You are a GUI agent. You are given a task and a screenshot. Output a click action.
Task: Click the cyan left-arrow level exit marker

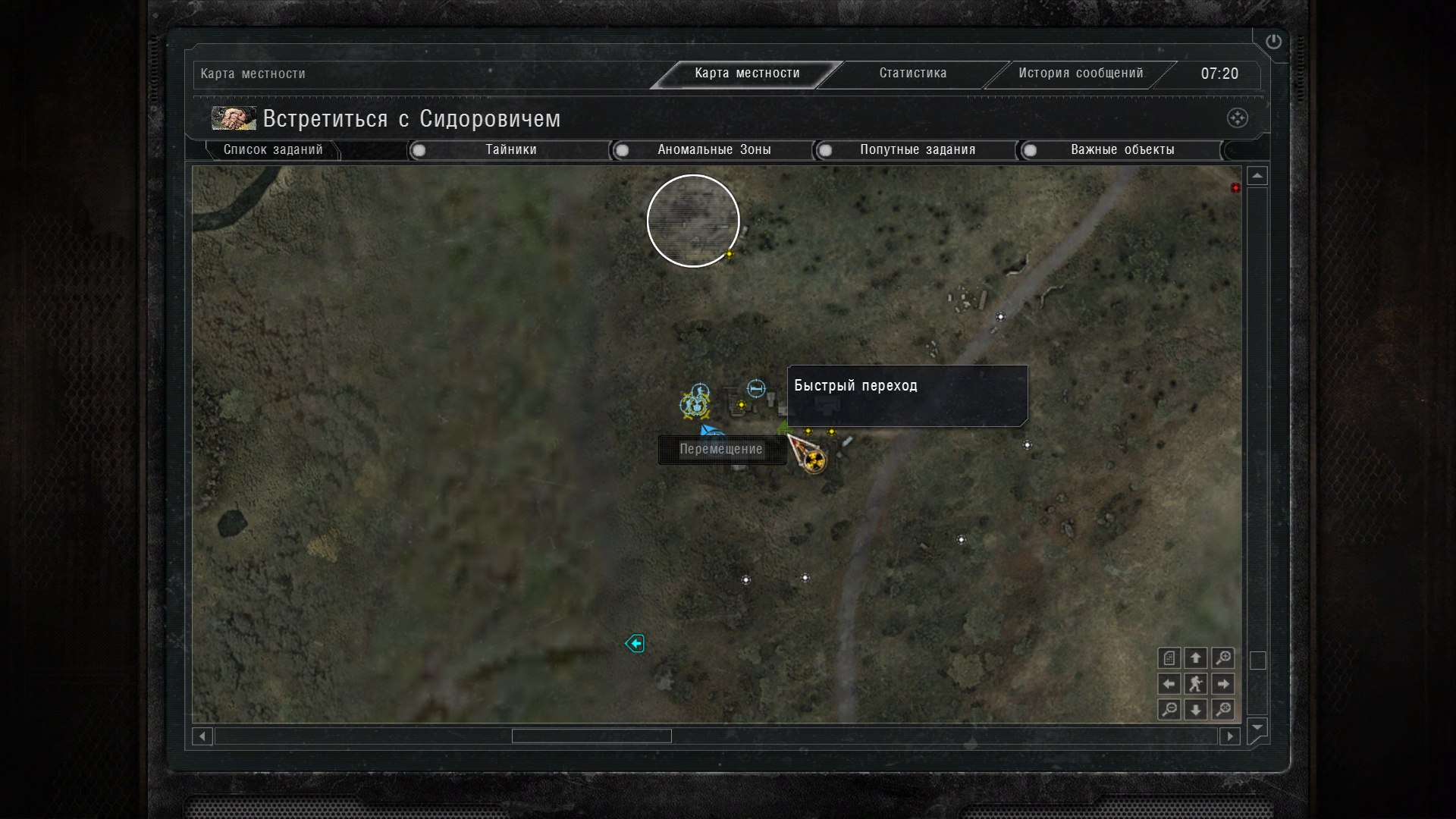pyautogui.click(x=635, y=644)
